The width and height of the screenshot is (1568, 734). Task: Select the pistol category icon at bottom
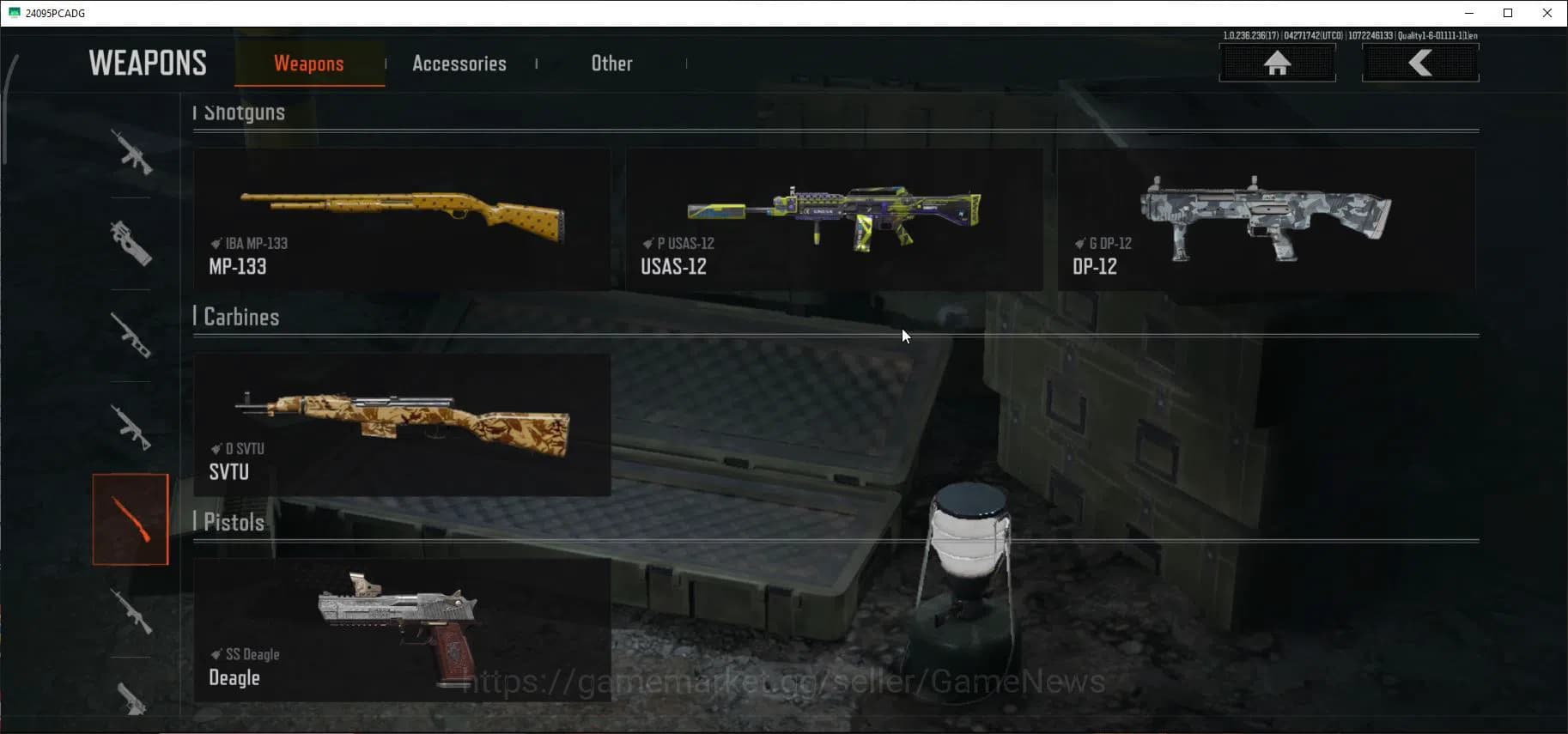[131, 700]
